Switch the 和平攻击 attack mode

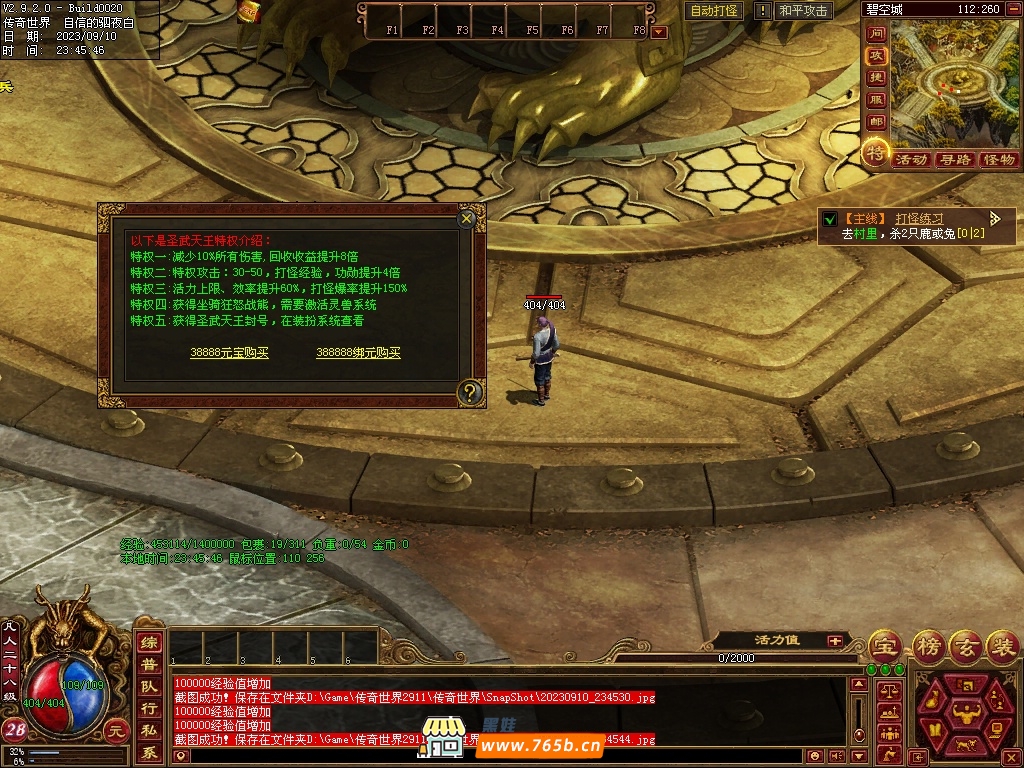[804, 11]
